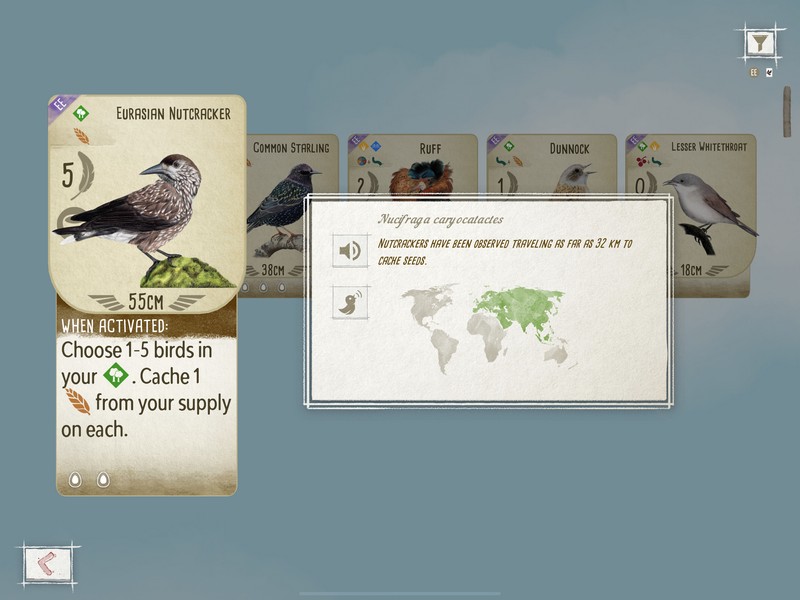The width and height of the screenshot is (800, 600).
Task: Play the nutcracker fact narration speaker
Action: coord(350,251)
